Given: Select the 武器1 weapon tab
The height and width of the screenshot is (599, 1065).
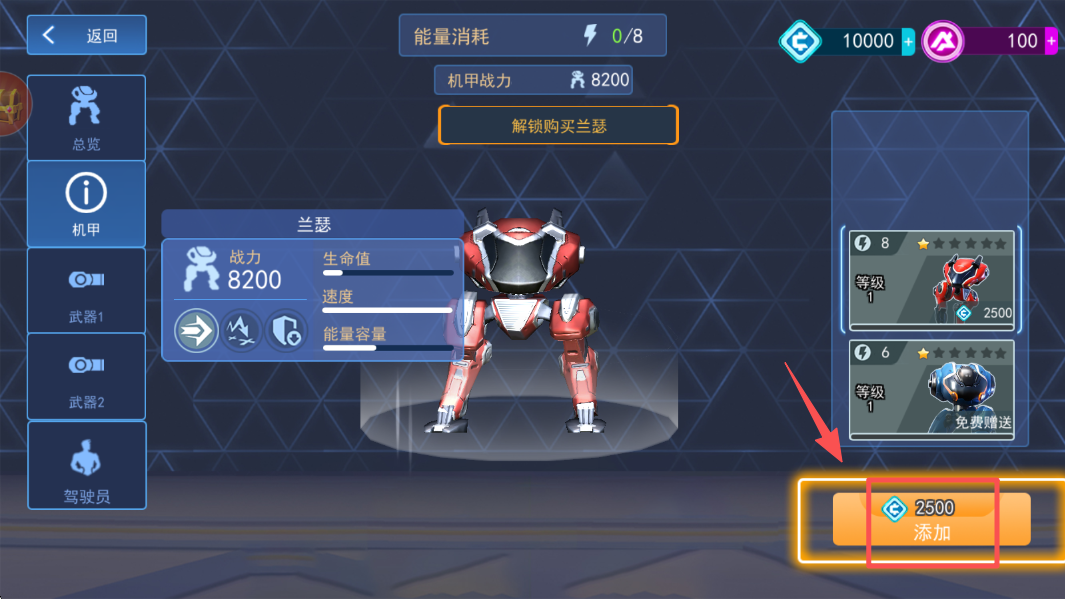Looking at the screenshot, I should click(87, 290).
